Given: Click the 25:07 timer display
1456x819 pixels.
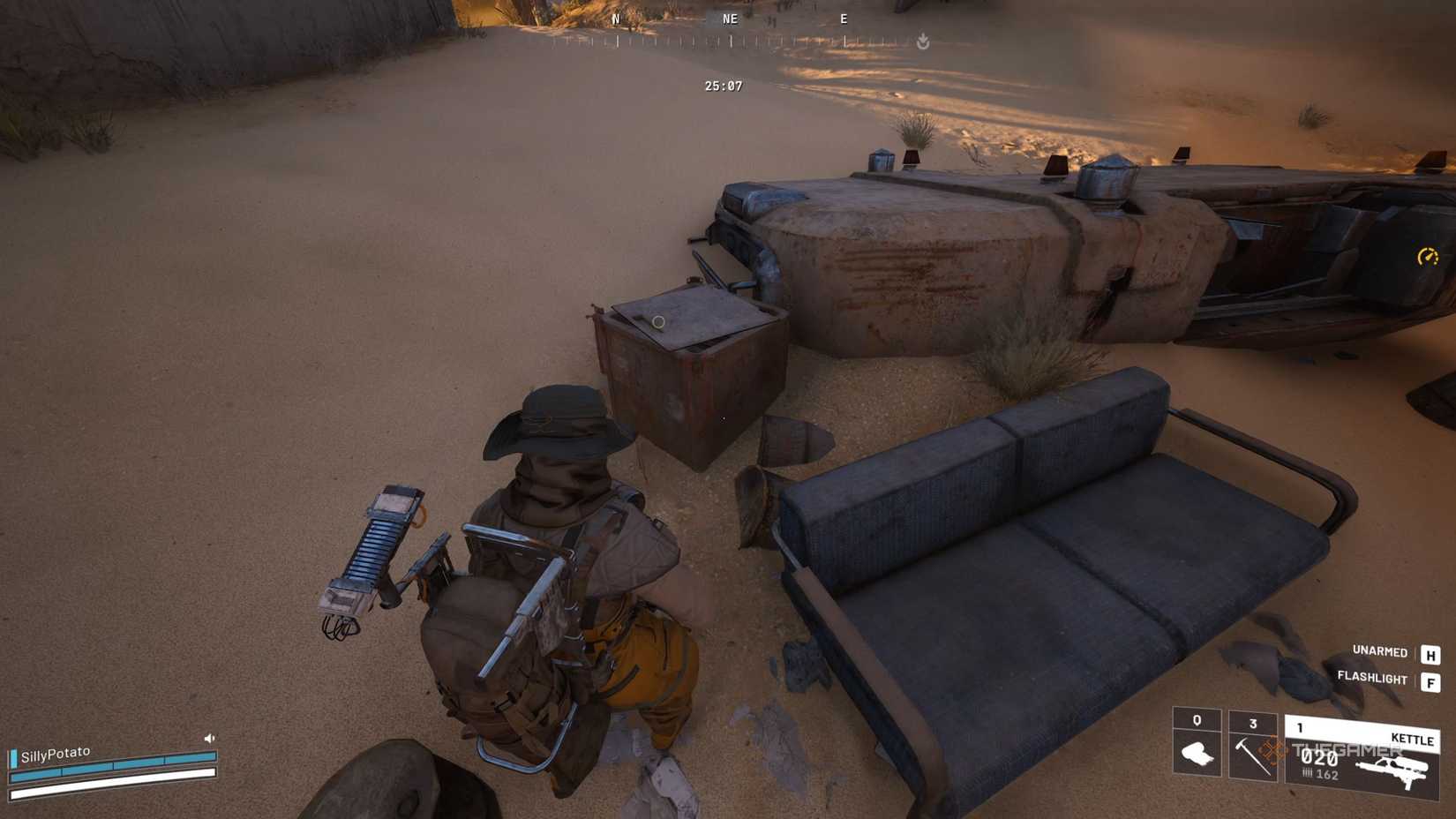Looking at the screenshot, I should coord(722,86).
